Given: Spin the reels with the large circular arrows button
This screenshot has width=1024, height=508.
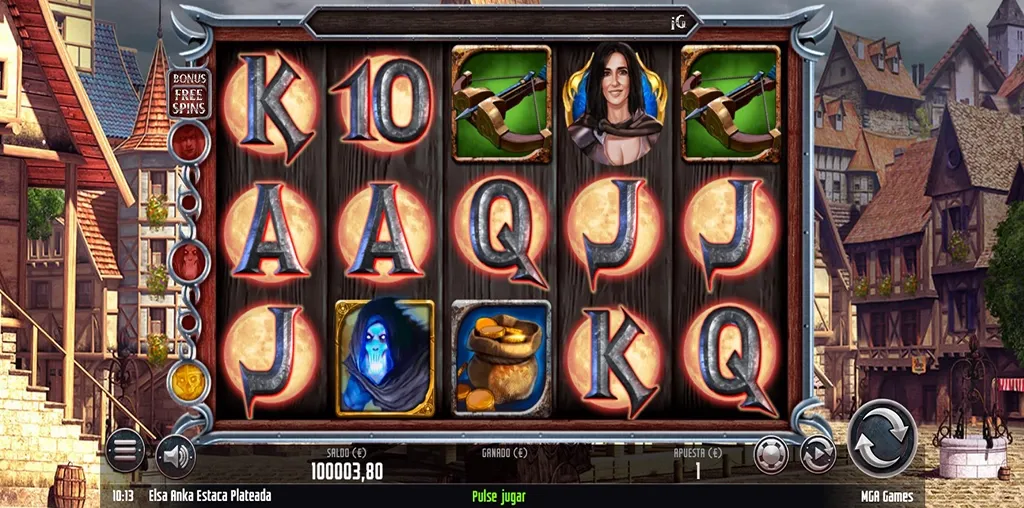Looking at the screenshot, I should point(882,436).
